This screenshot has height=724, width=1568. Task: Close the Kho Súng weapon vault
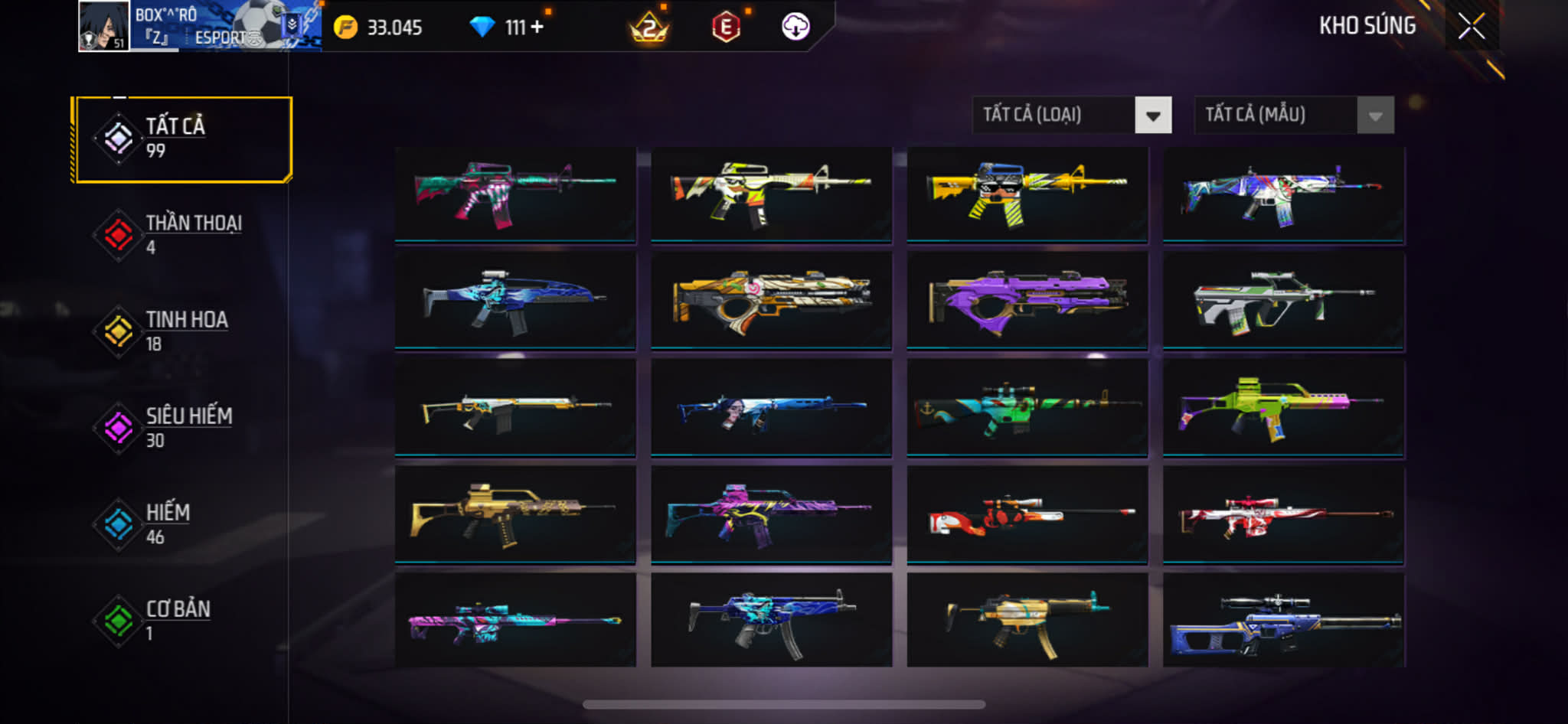click(1471, 26)
